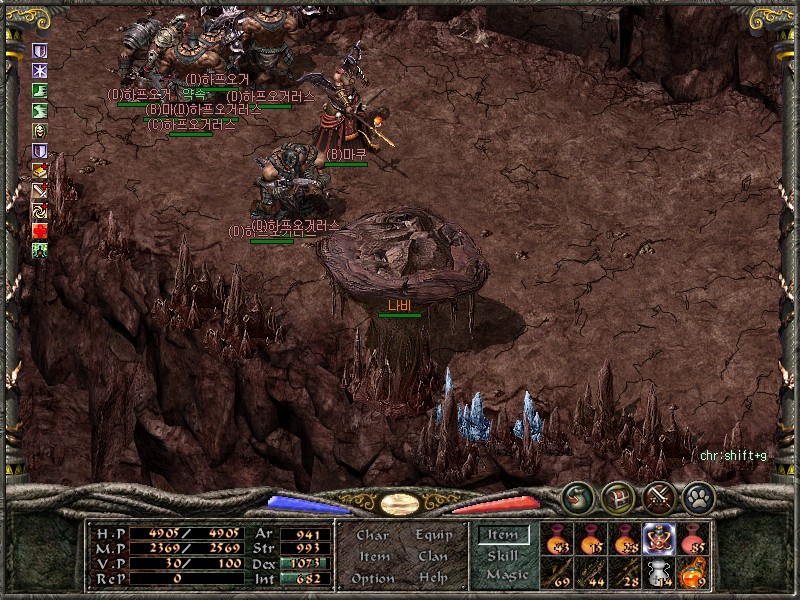Click the red puzzle-piece status icon
The height and width of the screenshot is (600, 800).
coord(40,230)
